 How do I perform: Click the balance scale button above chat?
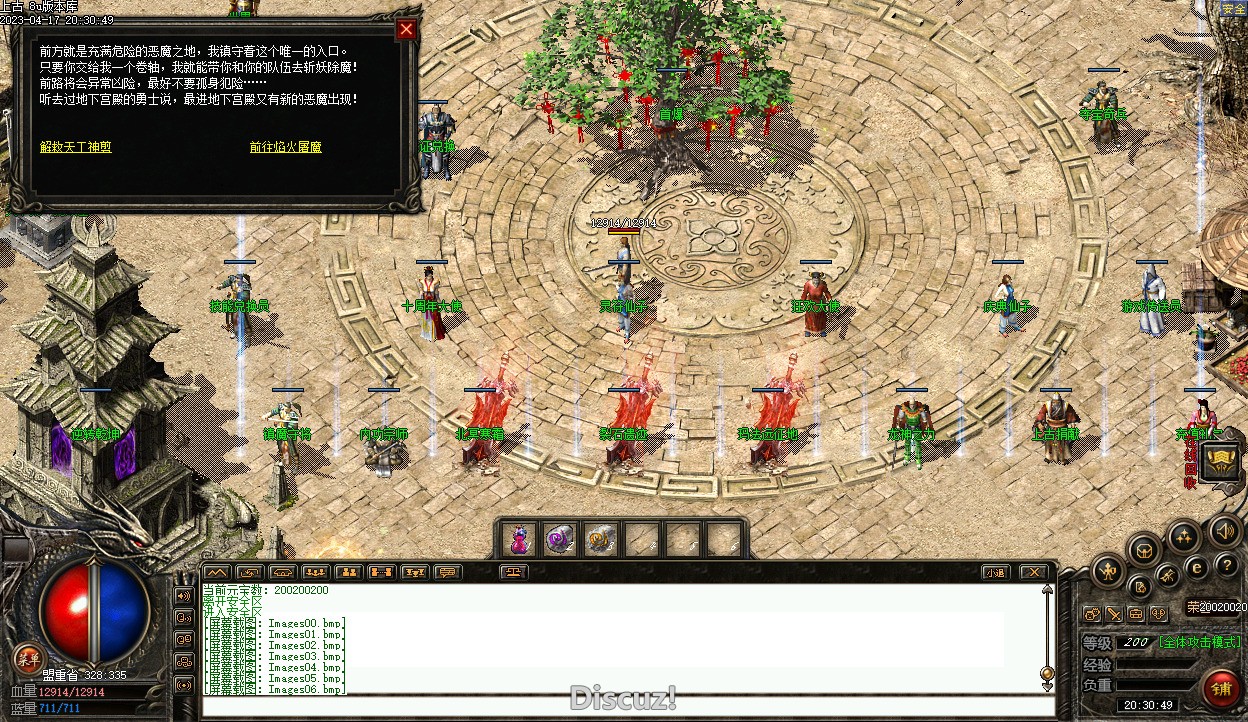point(515,573)
